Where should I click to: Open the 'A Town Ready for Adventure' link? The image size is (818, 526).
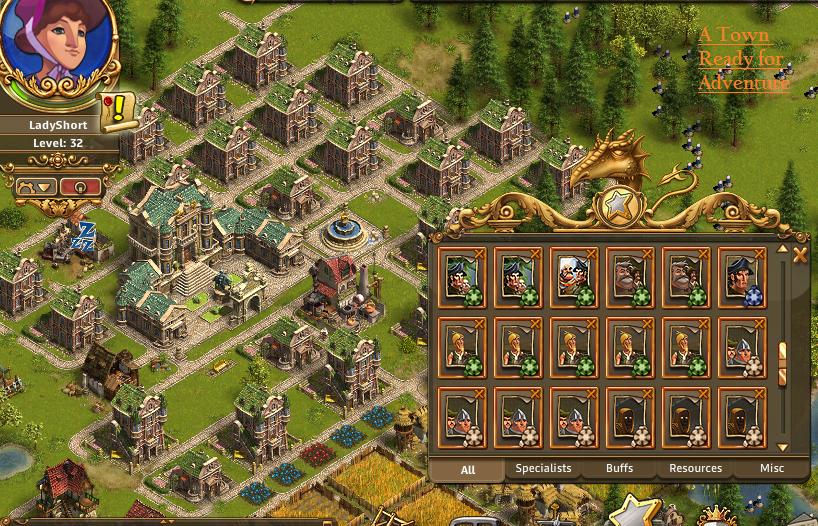click(x=742, y=59)
